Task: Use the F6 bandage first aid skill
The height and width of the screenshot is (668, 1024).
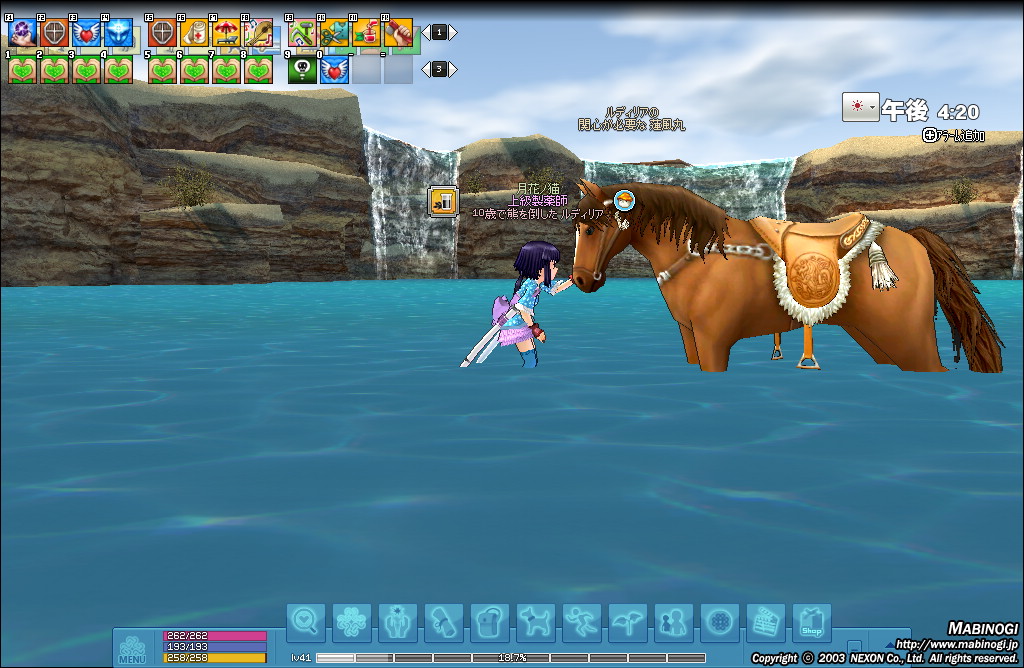Action: [194, 33]
